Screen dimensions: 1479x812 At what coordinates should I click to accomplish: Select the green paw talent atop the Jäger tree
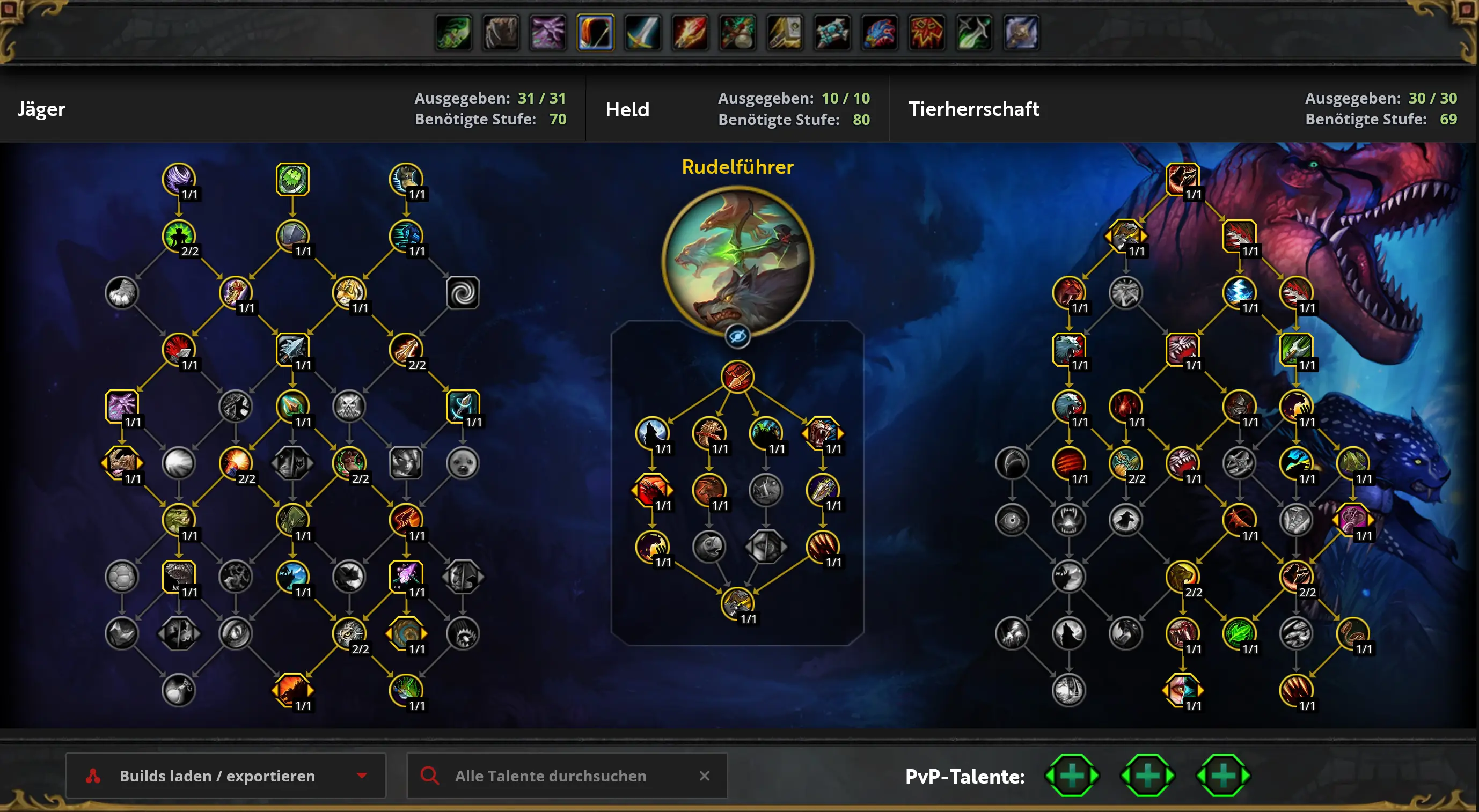(292, 179)
